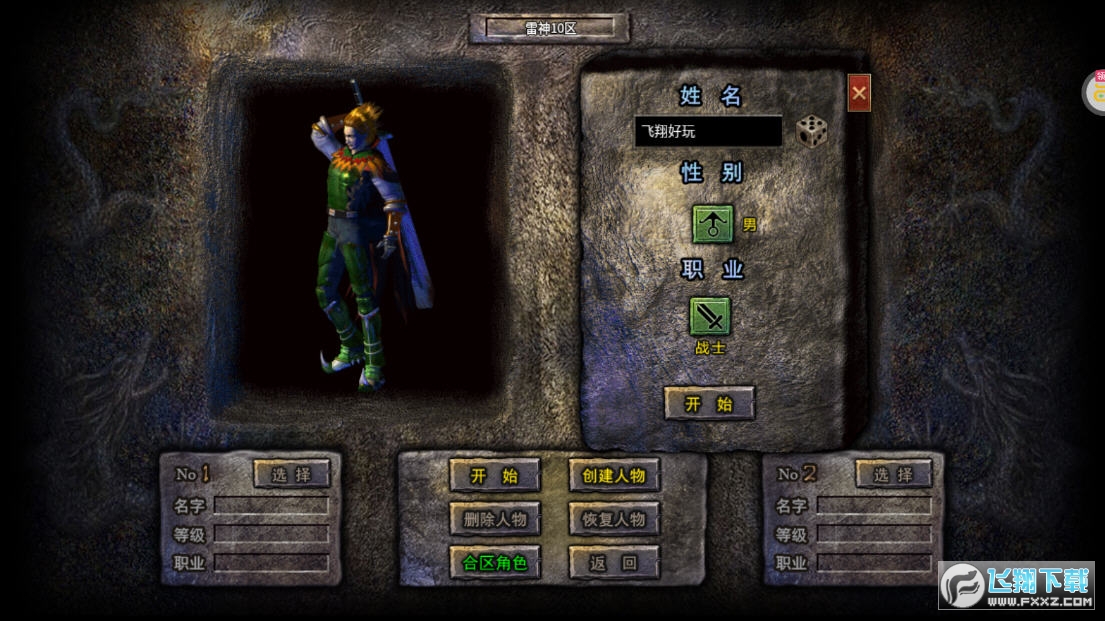The height and width of the screenshot is (621, 1105).
Task: Click the 删除人物 delete character button
Action: pos(495,519)
